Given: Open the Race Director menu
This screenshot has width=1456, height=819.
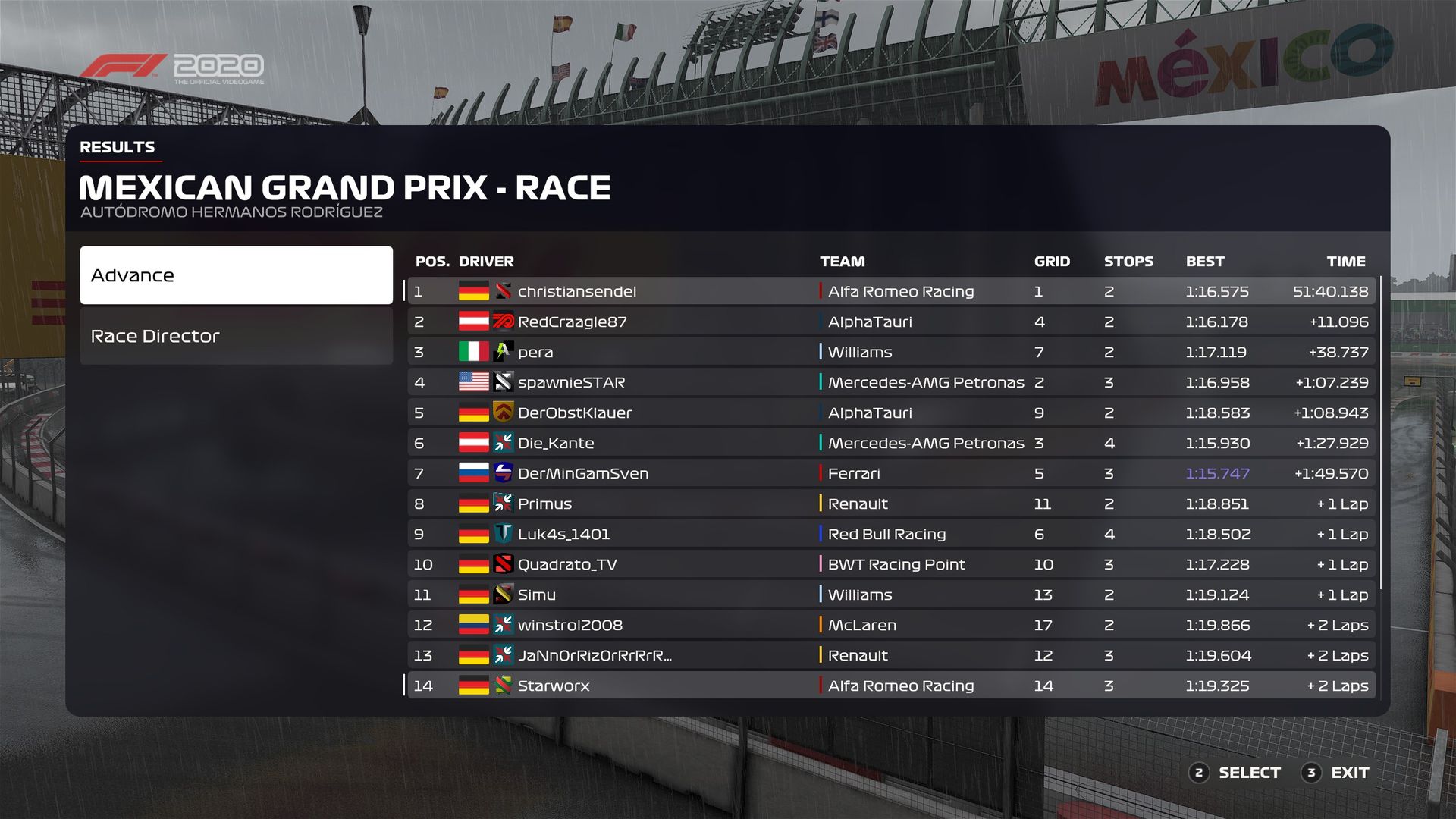Looking at the screenshot, I should 236,336.
